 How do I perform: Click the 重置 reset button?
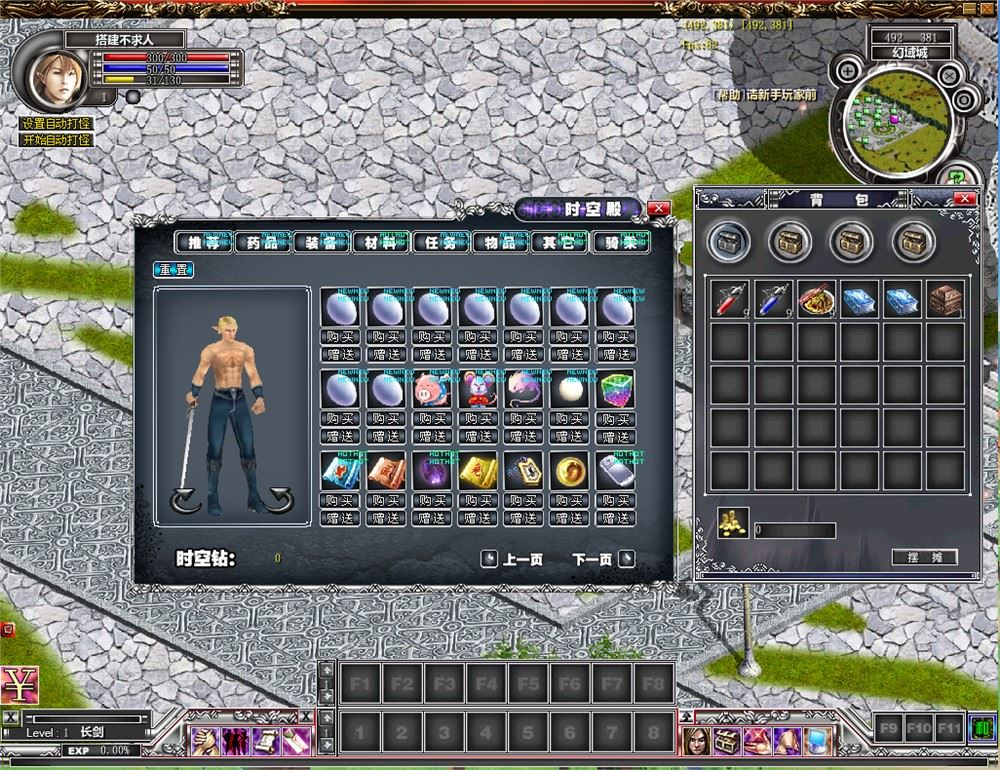[173, 269]
